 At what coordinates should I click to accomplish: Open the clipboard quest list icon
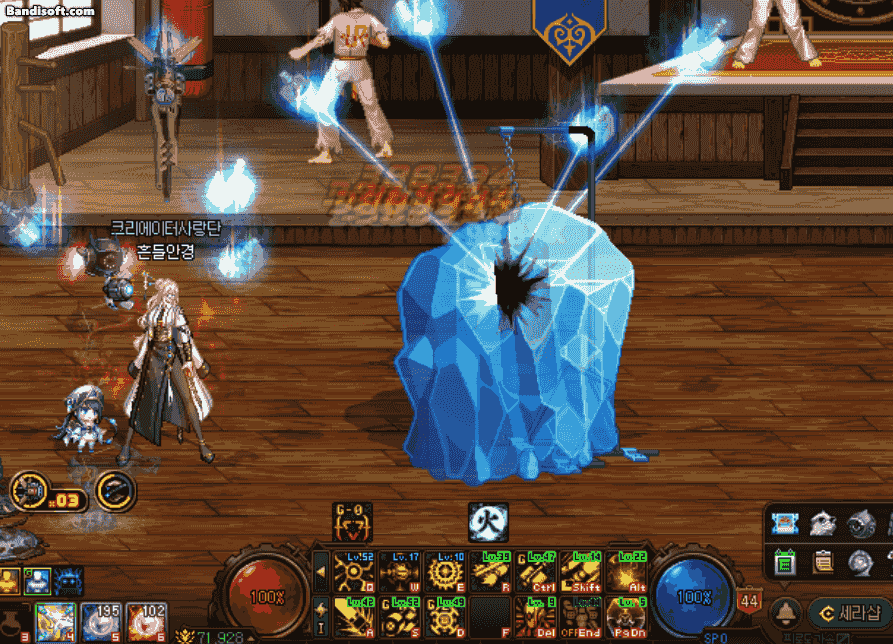pos(824,563)
